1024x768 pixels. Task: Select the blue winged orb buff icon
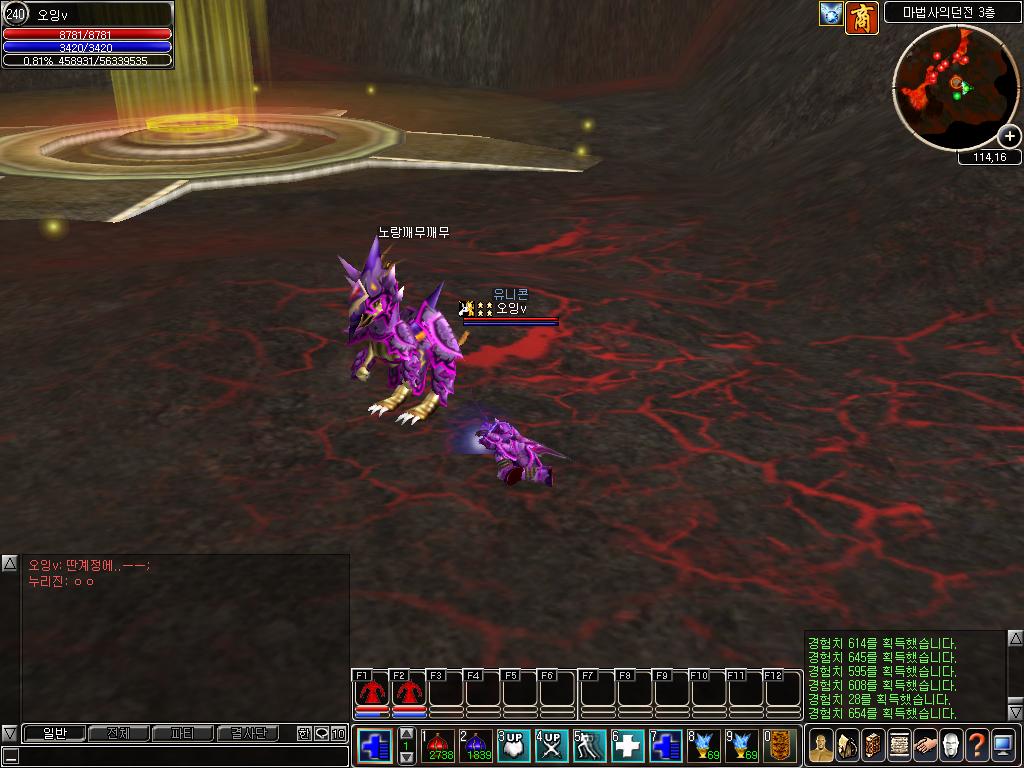[x=831, y=14]
